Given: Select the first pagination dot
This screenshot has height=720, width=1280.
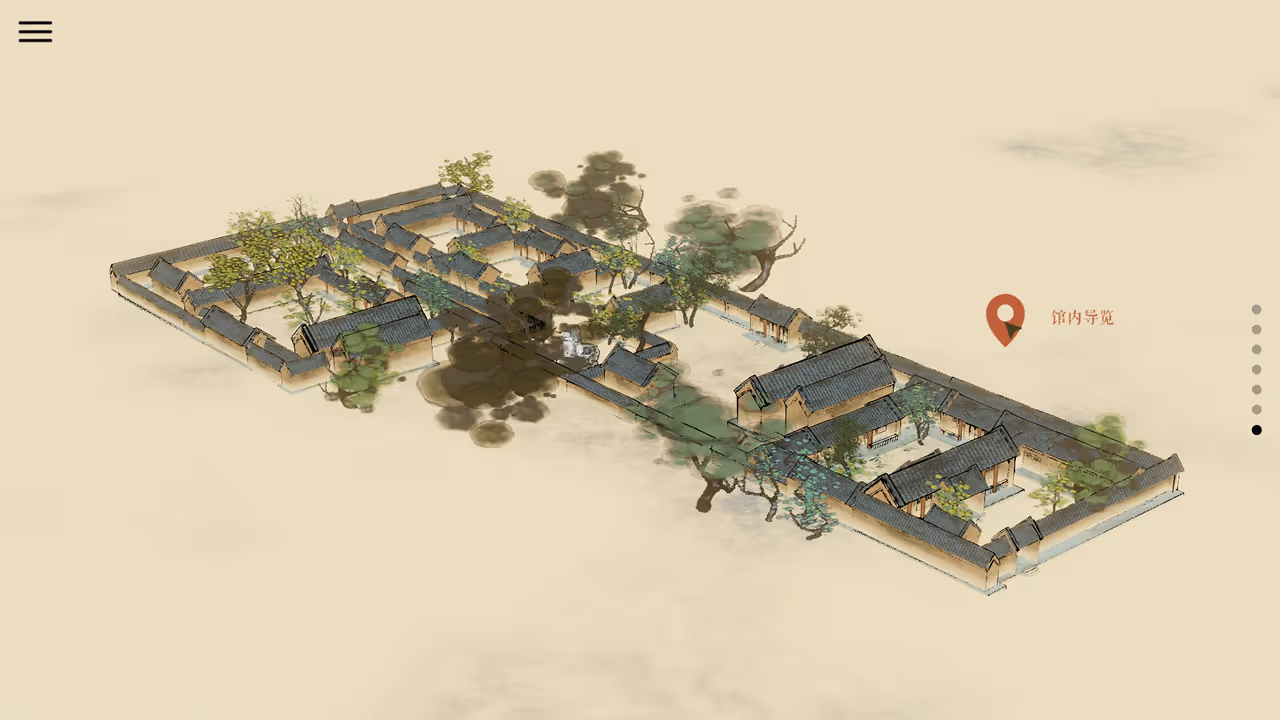Looking at the screenshot, I should tap(1257, 309).
